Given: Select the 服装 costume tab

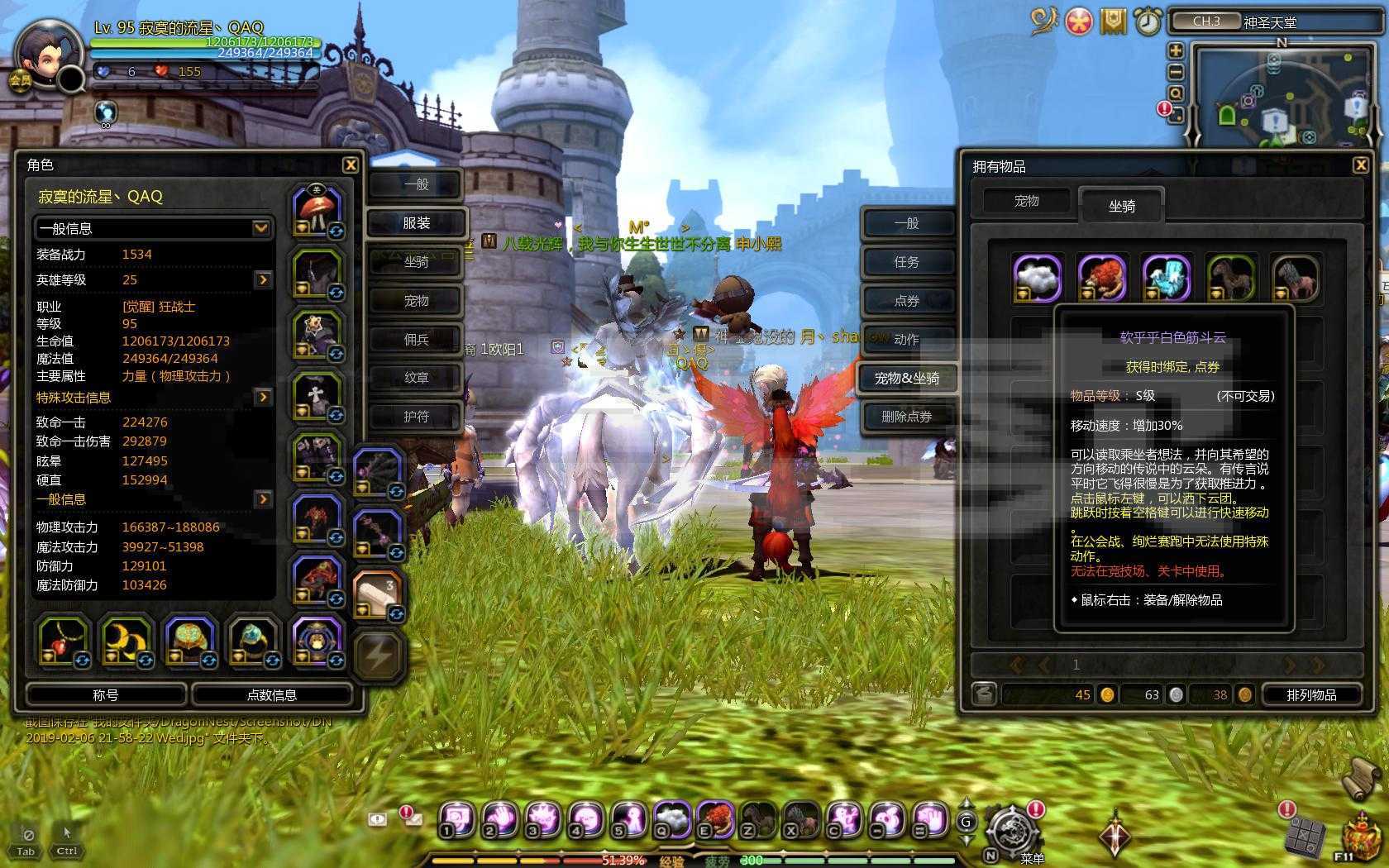Looking at the screenshot, I should pyautogui.click(x=416, y=223).
